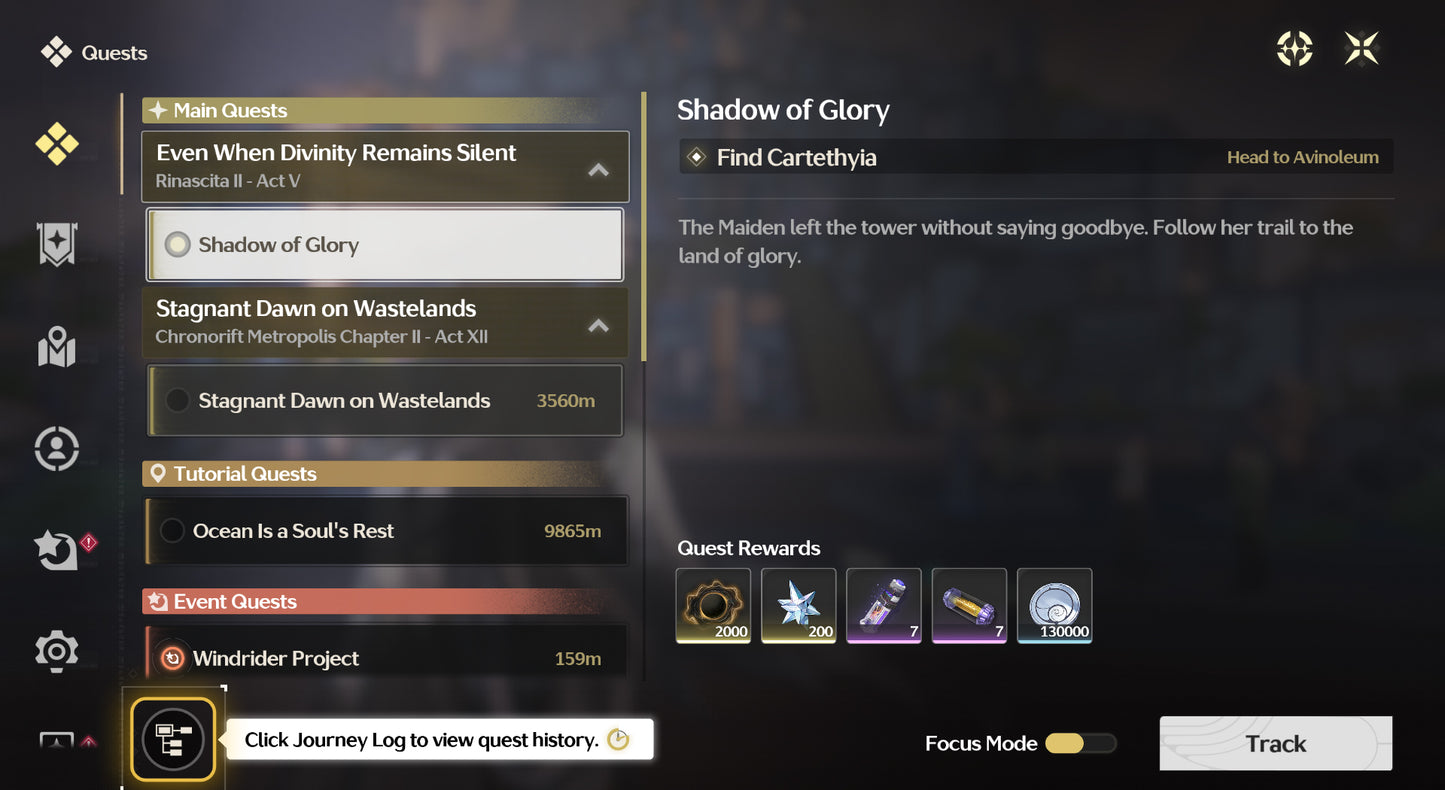Select the Stagnant Dawn on Wastelands quest circle
Image resolution: width=1445 pixels, height=790 pixels.
(x=178, y=400)
